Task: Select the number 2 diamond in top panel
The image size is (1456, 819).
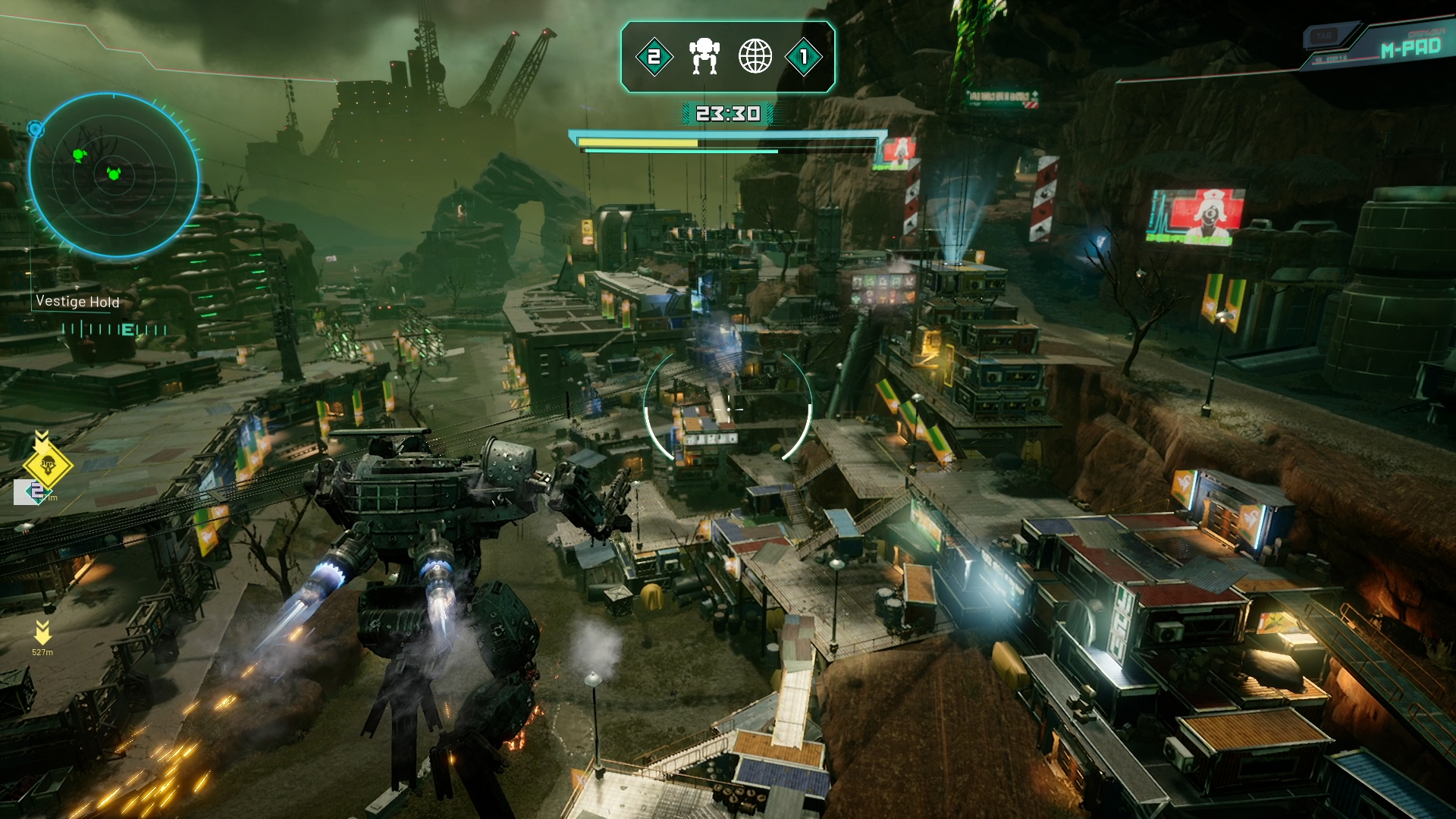Action: coord(654,57)
